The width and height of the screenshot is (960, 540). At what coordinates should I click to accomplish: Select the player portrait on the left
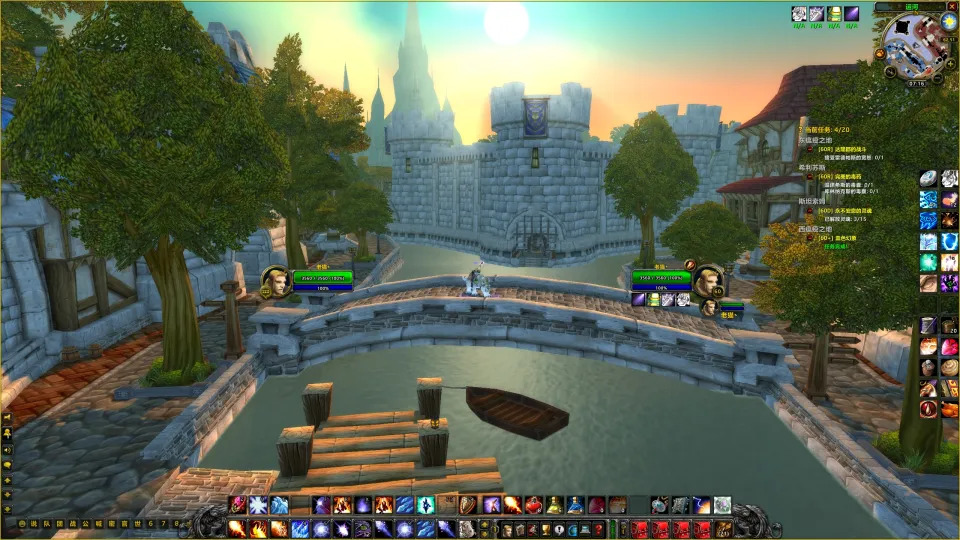pos(276,282)
